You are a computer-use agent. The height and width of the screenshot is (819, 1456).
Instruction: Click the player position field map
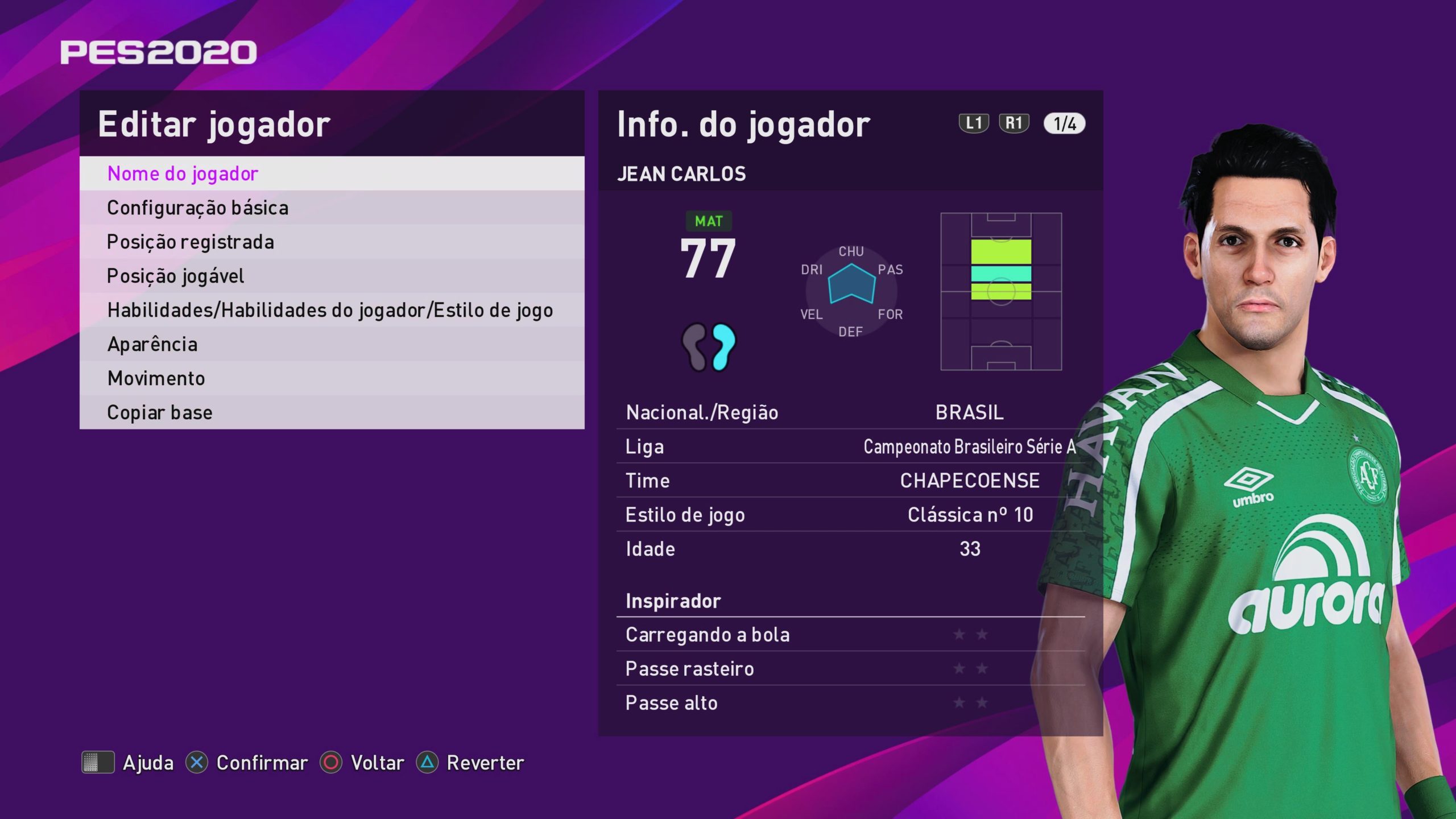[1001, 291]
